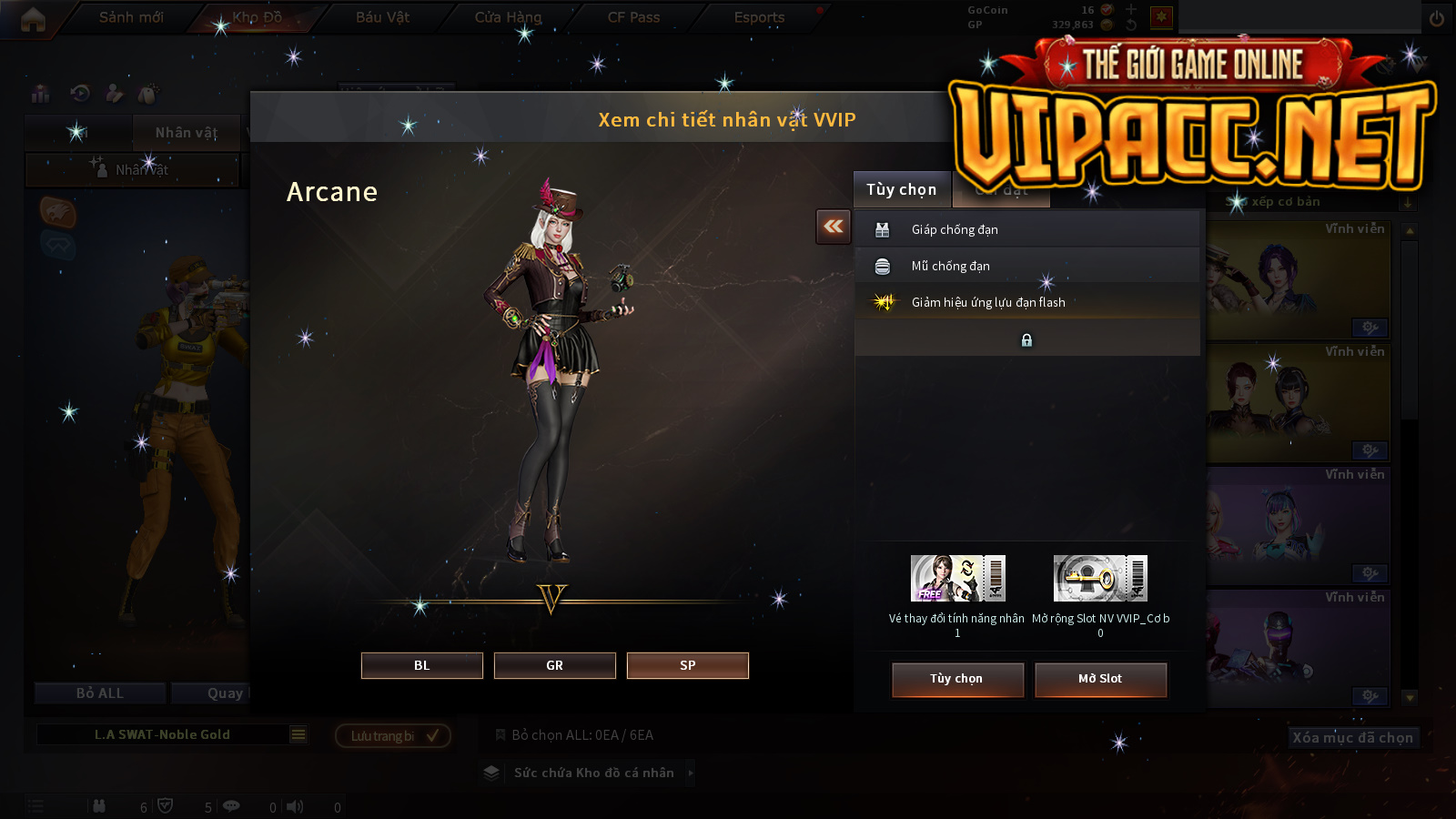Go to the CF Pass menu
This screenshot has height=819, width=1456.
633,17
